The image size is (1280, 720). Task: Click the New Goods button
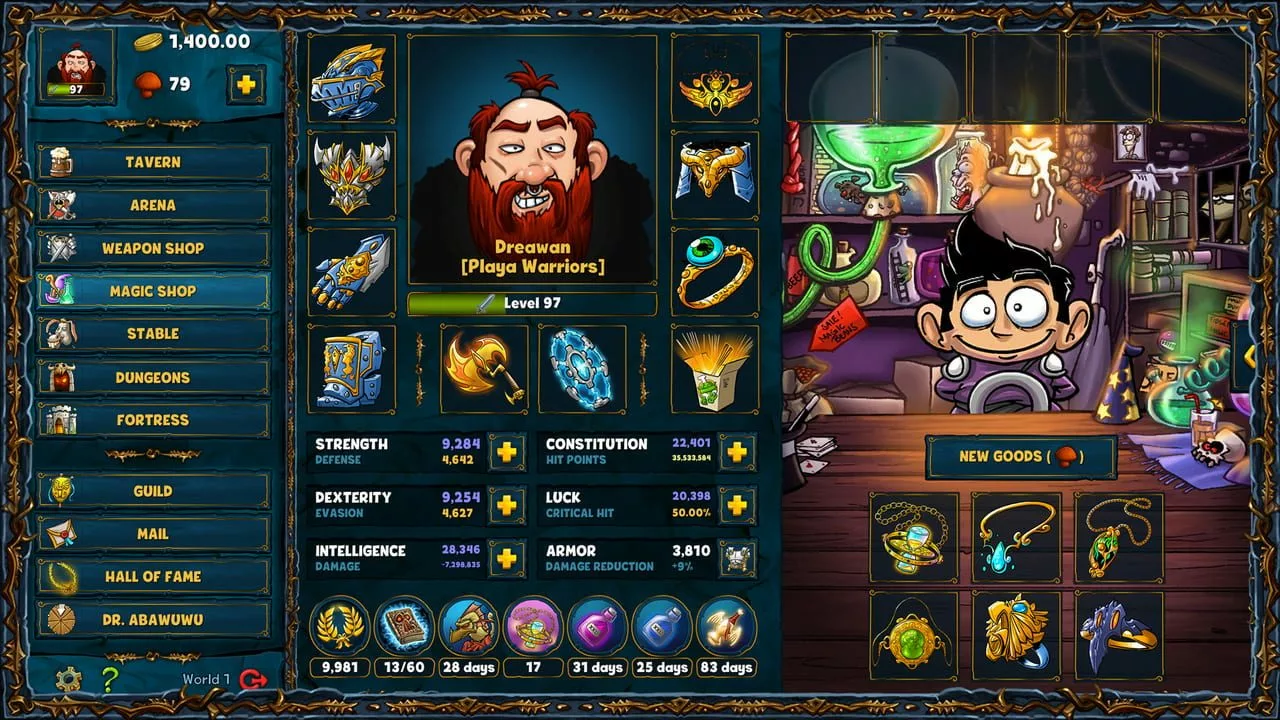point(1020,457)
